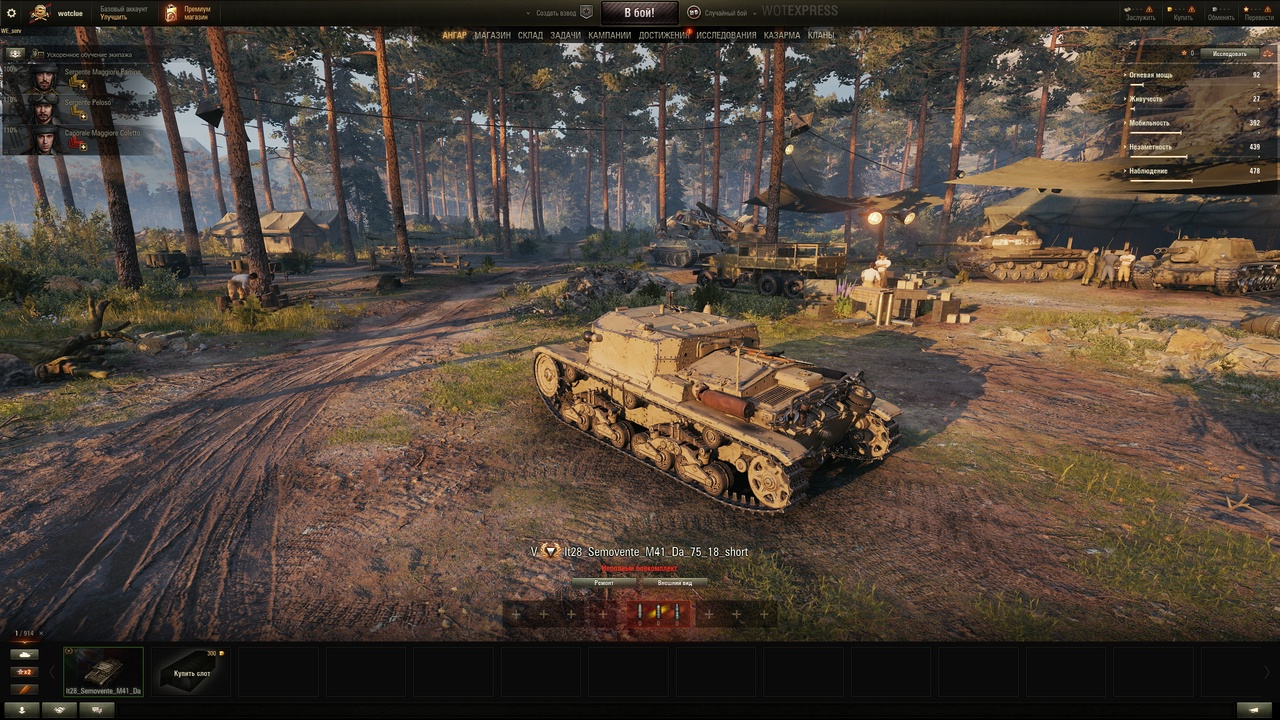This screenshot has height=720, width=1280.
Task: Open the СКЛАД tab
Action: [530, 35]
